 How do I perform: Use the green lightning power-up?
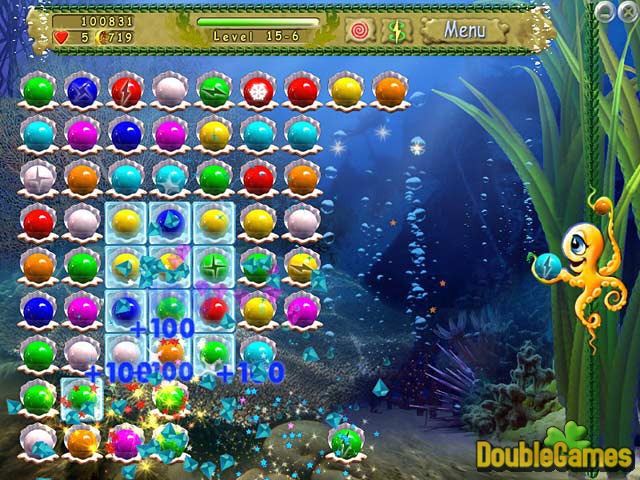click(x=396, y=30)
